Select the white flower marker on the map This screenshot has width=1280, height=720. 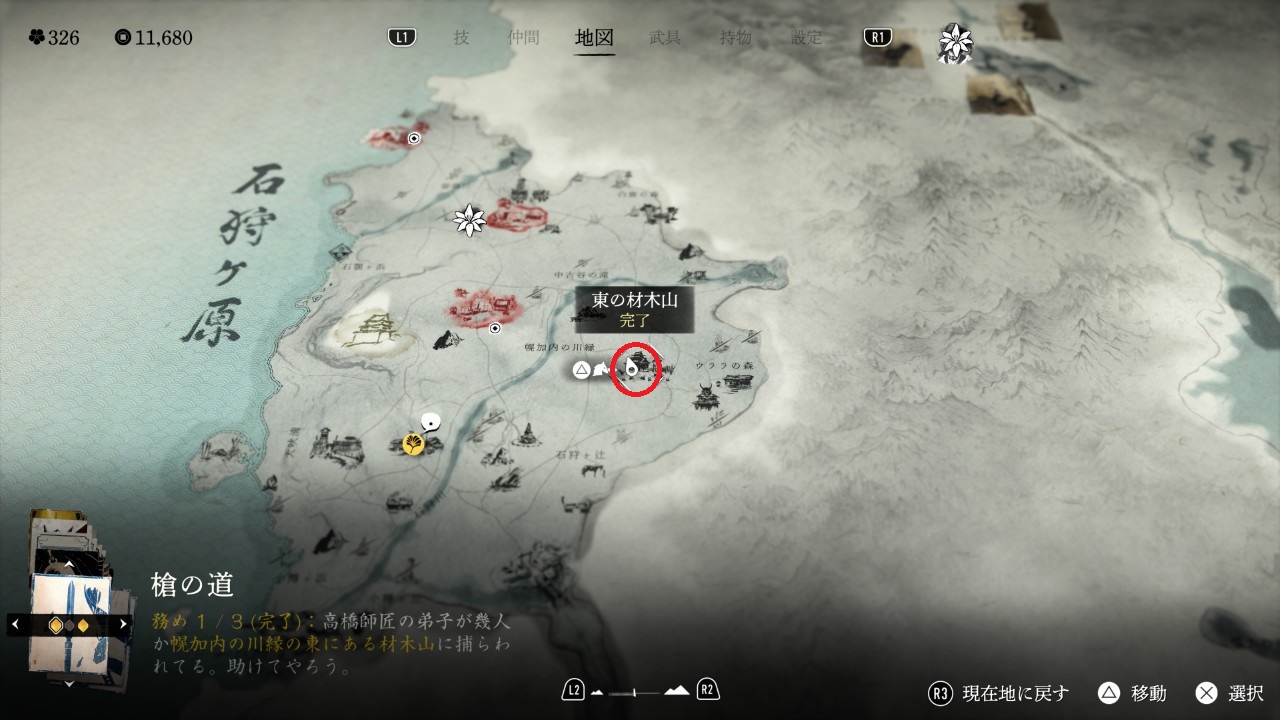tap(469, 220)
